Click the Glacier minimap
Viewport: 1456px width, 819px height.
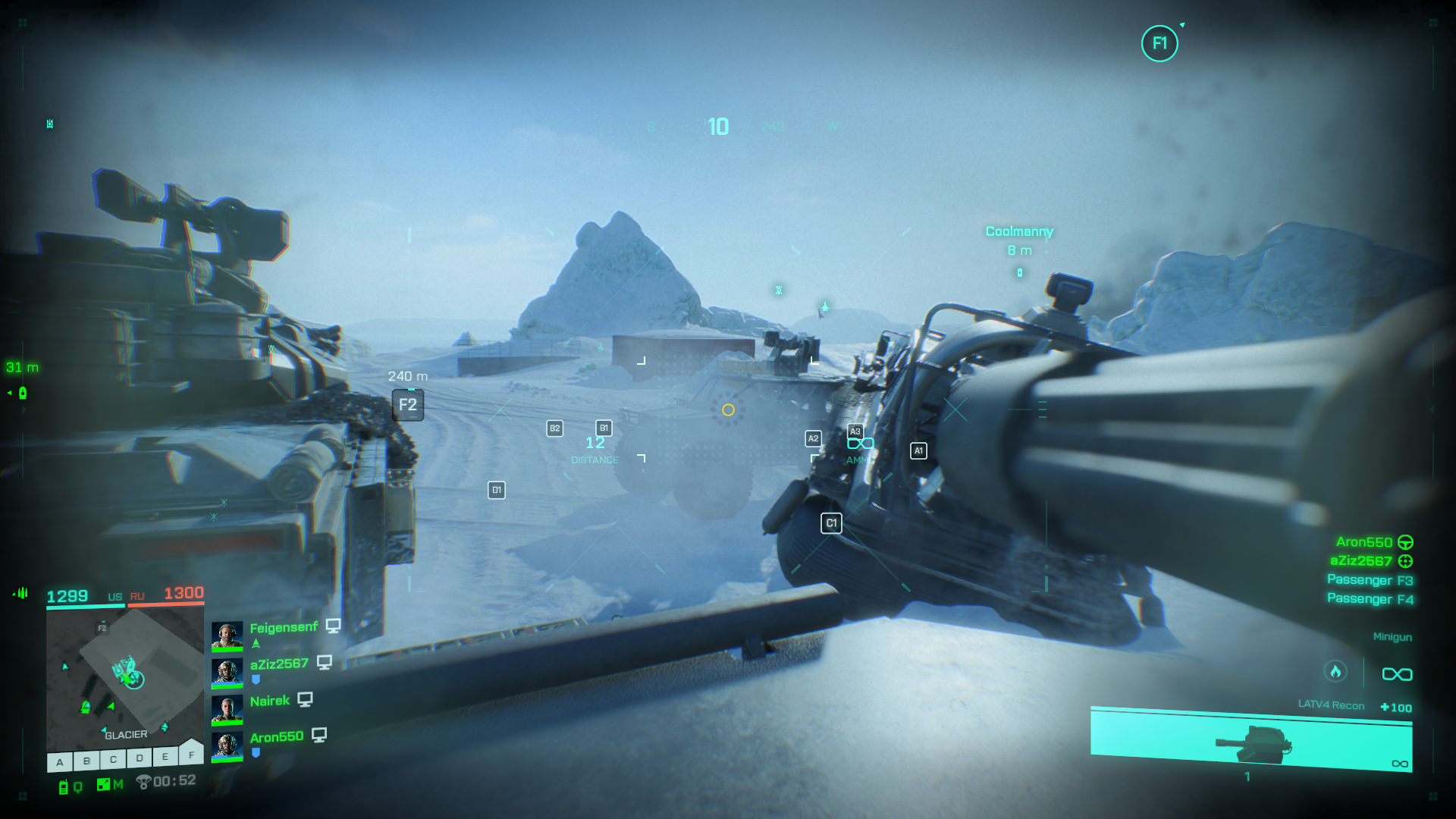tap(125, 677)
